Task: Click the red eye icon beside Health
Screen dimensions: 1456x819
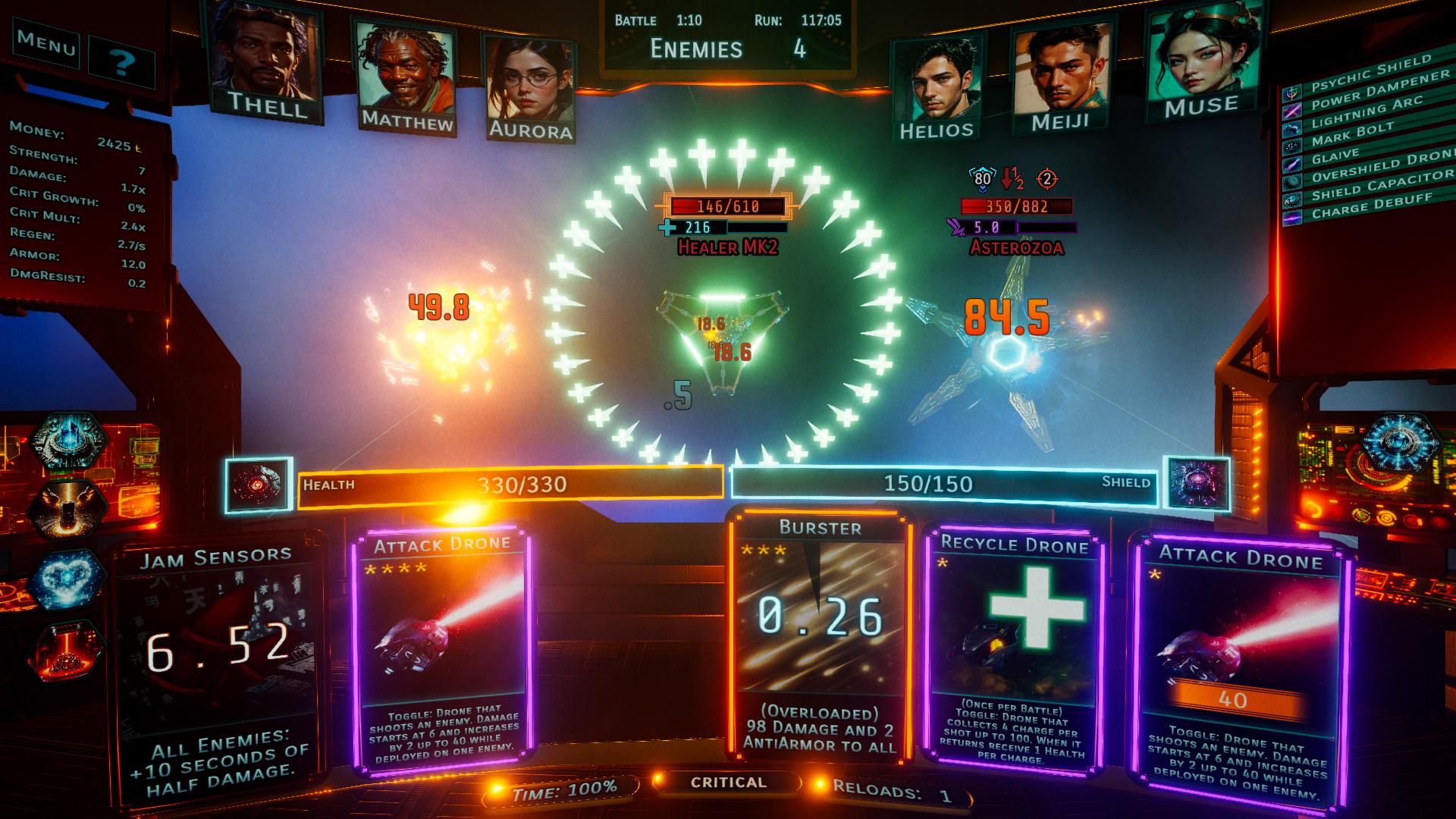Action: click(259, 485)
